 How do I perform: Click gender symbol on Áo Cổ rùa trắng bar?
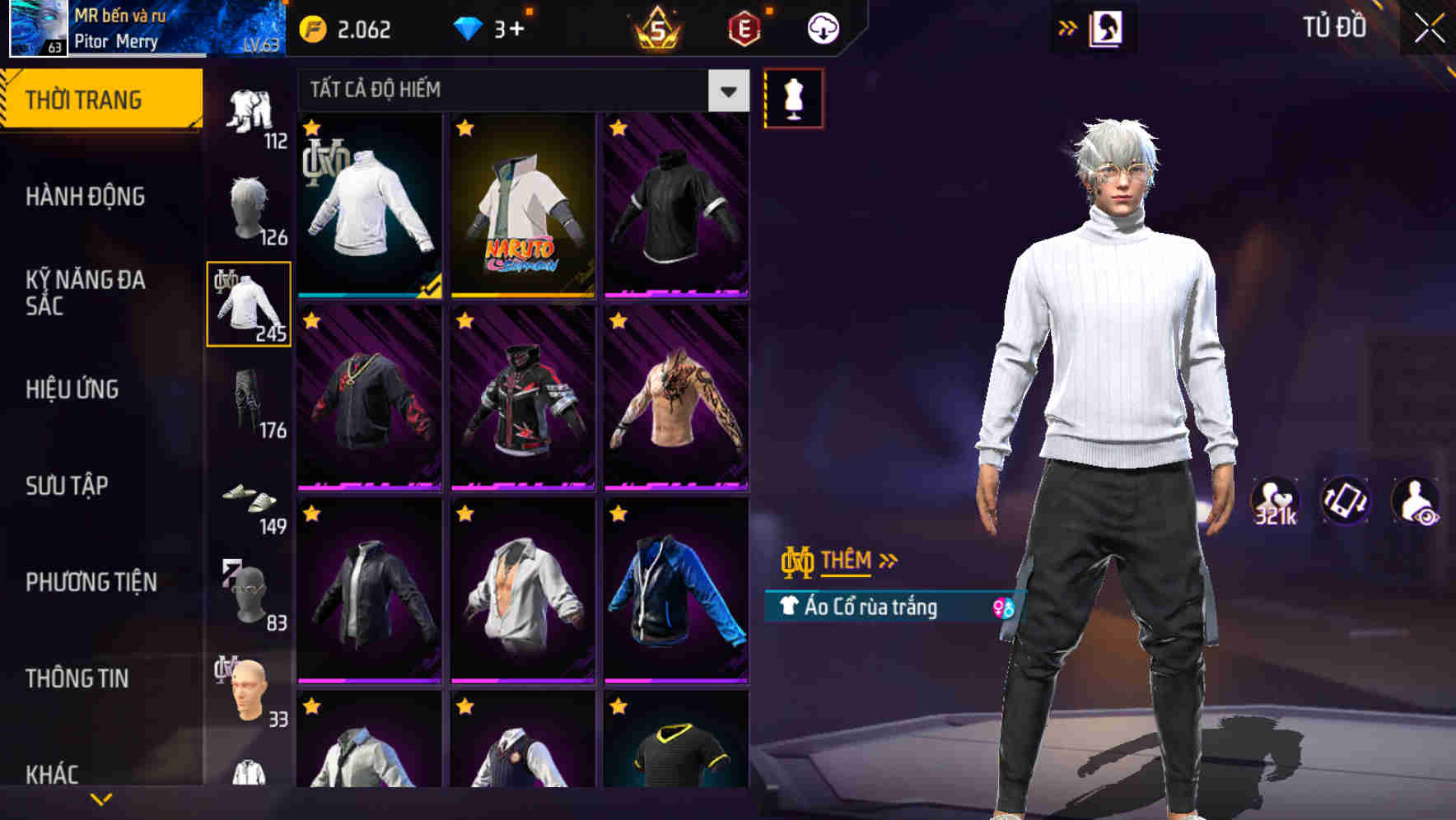click(x=1003, y=607)
